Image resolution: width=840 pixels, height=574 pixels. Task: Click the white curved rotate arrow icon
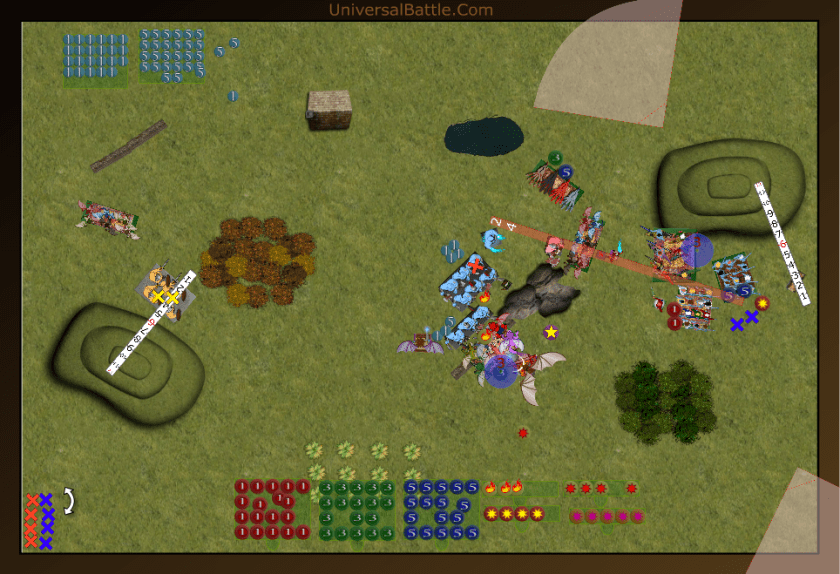pyautogui.click(x=69, y=500)
